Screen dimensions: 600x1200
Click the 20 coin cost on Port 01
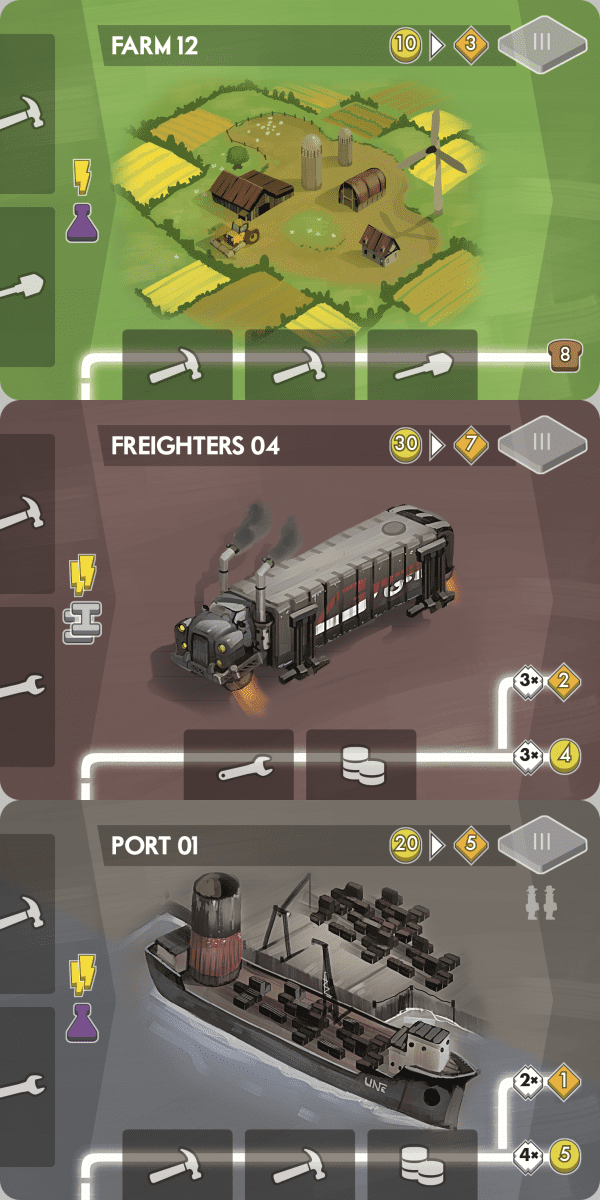(406, 845)
